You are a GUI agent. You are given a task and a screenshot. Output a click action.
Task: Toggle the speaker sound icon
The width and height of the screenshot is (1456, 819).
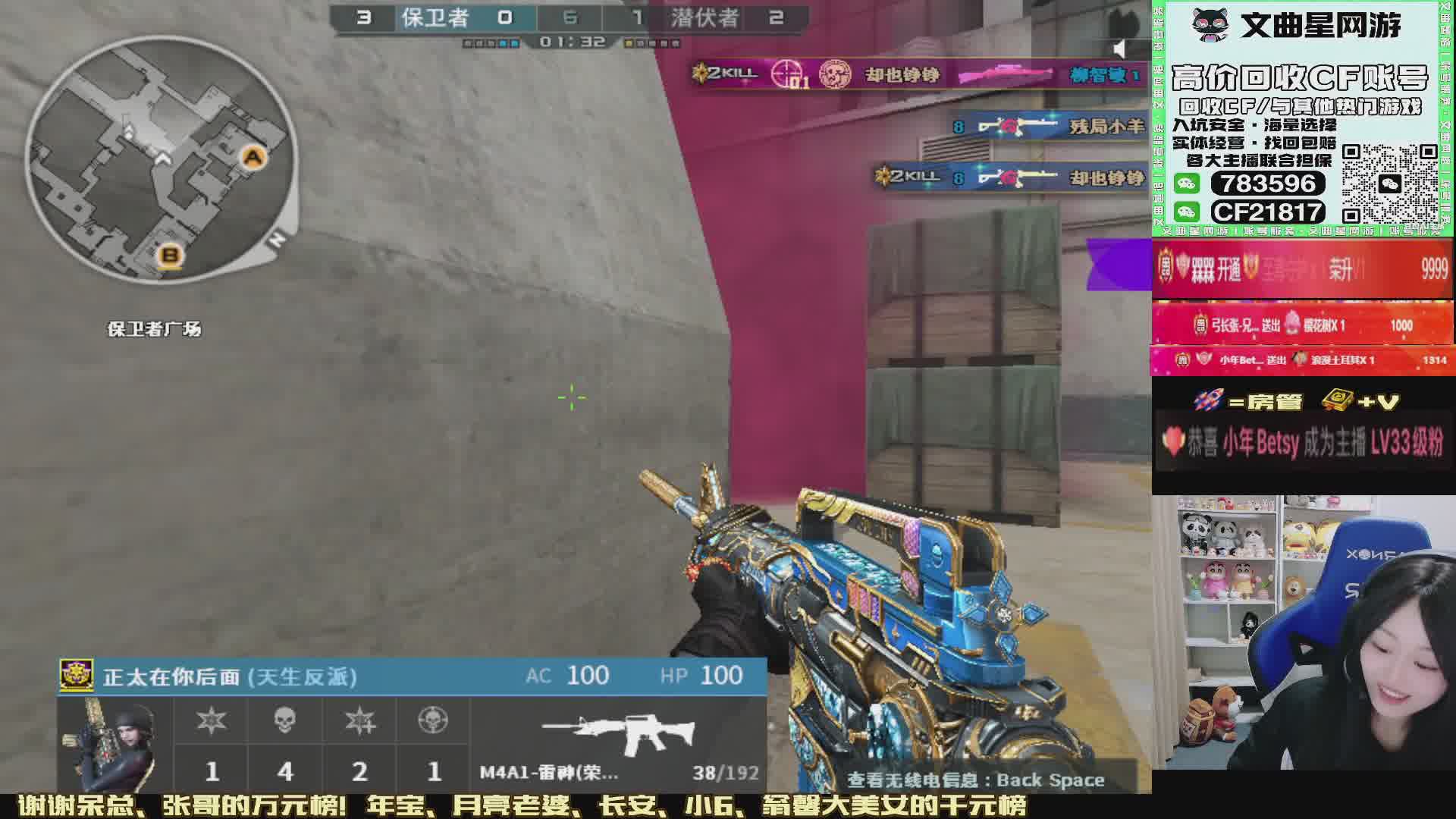point(1120,50)
